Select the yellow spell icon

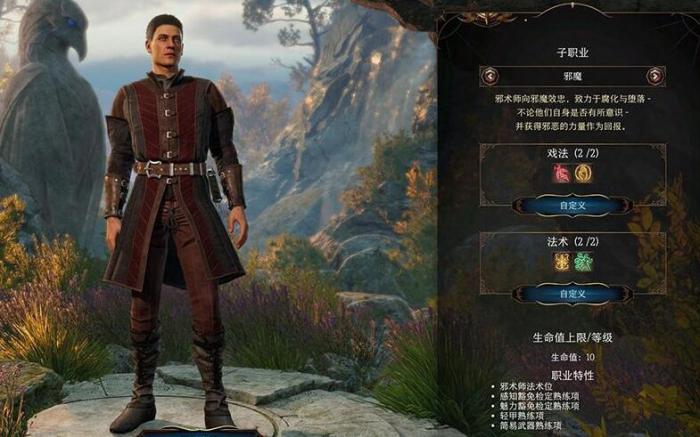click(x=562, y=262)
